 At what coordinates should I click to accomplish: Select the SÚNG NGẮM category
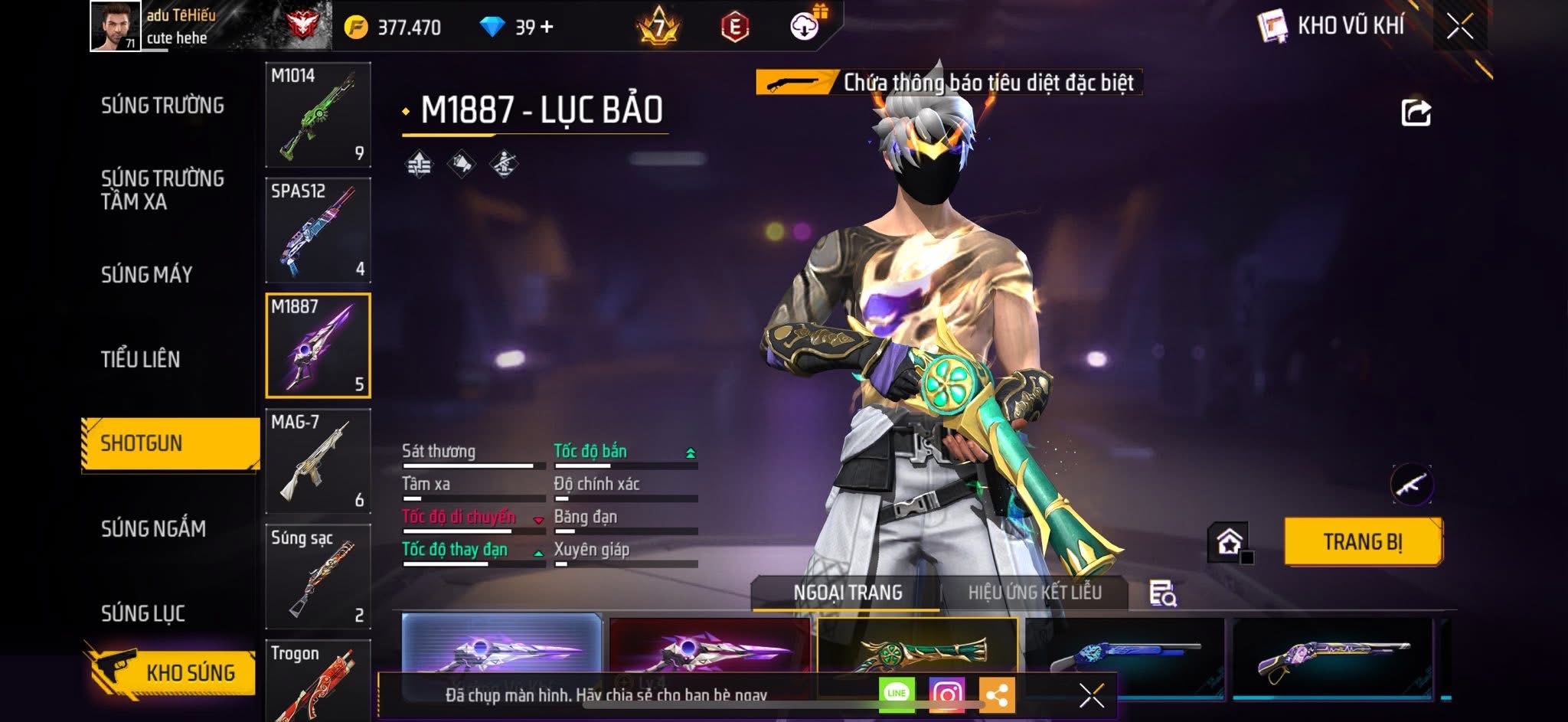[153, 528]
